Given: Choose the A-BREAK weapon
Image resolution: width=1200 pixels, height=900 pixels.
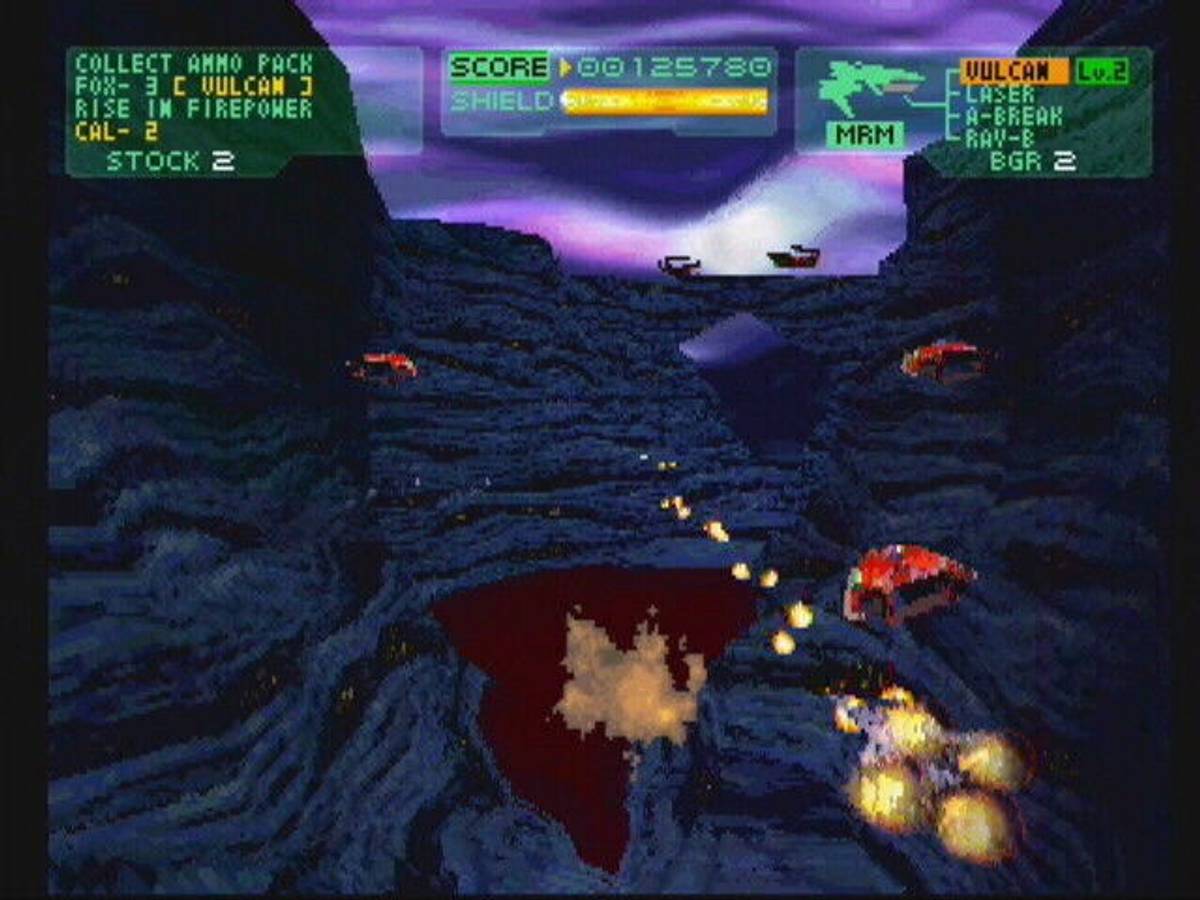Looking at the screenshot, I should (x=1013, y=117).
